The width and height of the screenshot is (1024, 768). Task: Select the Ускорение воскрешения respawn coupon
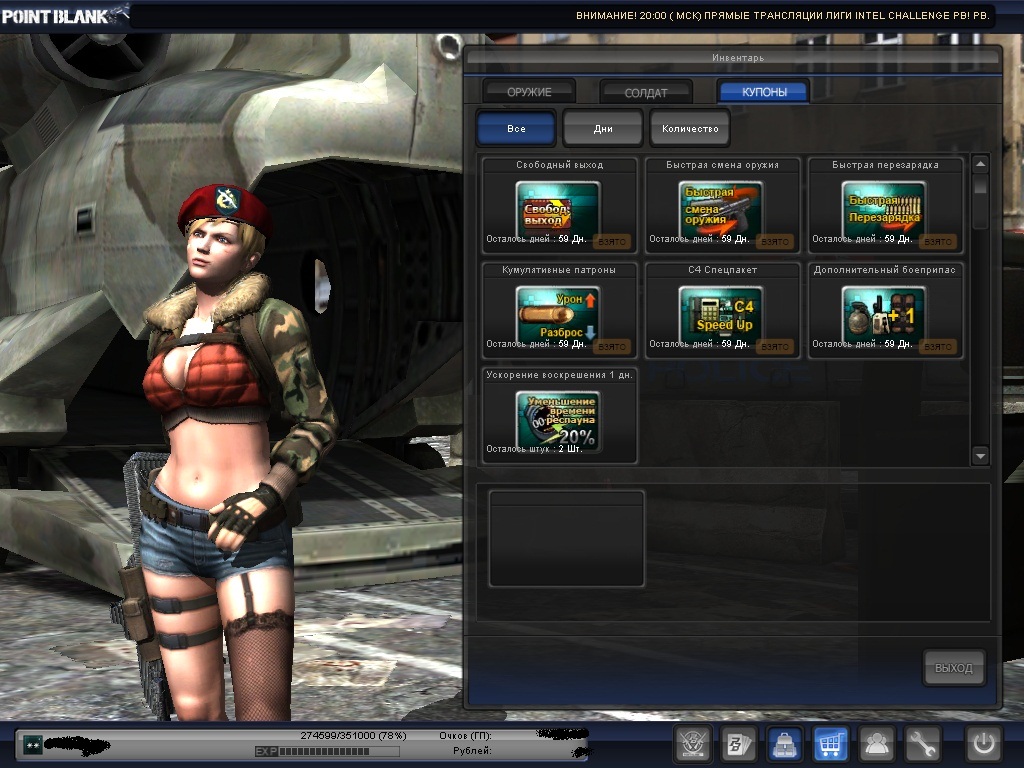(x=559, y=419)
